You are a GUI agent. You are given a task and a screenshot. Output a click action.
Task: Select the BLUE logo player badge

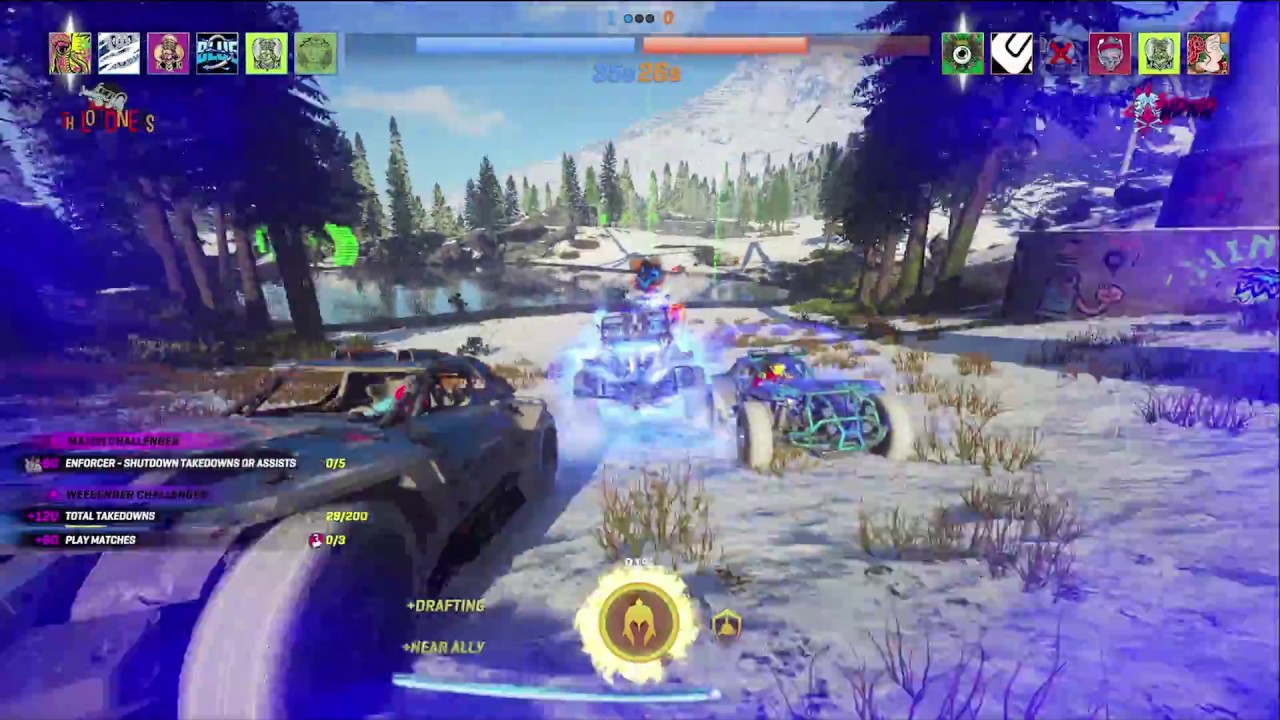click(x=217, y=54)
